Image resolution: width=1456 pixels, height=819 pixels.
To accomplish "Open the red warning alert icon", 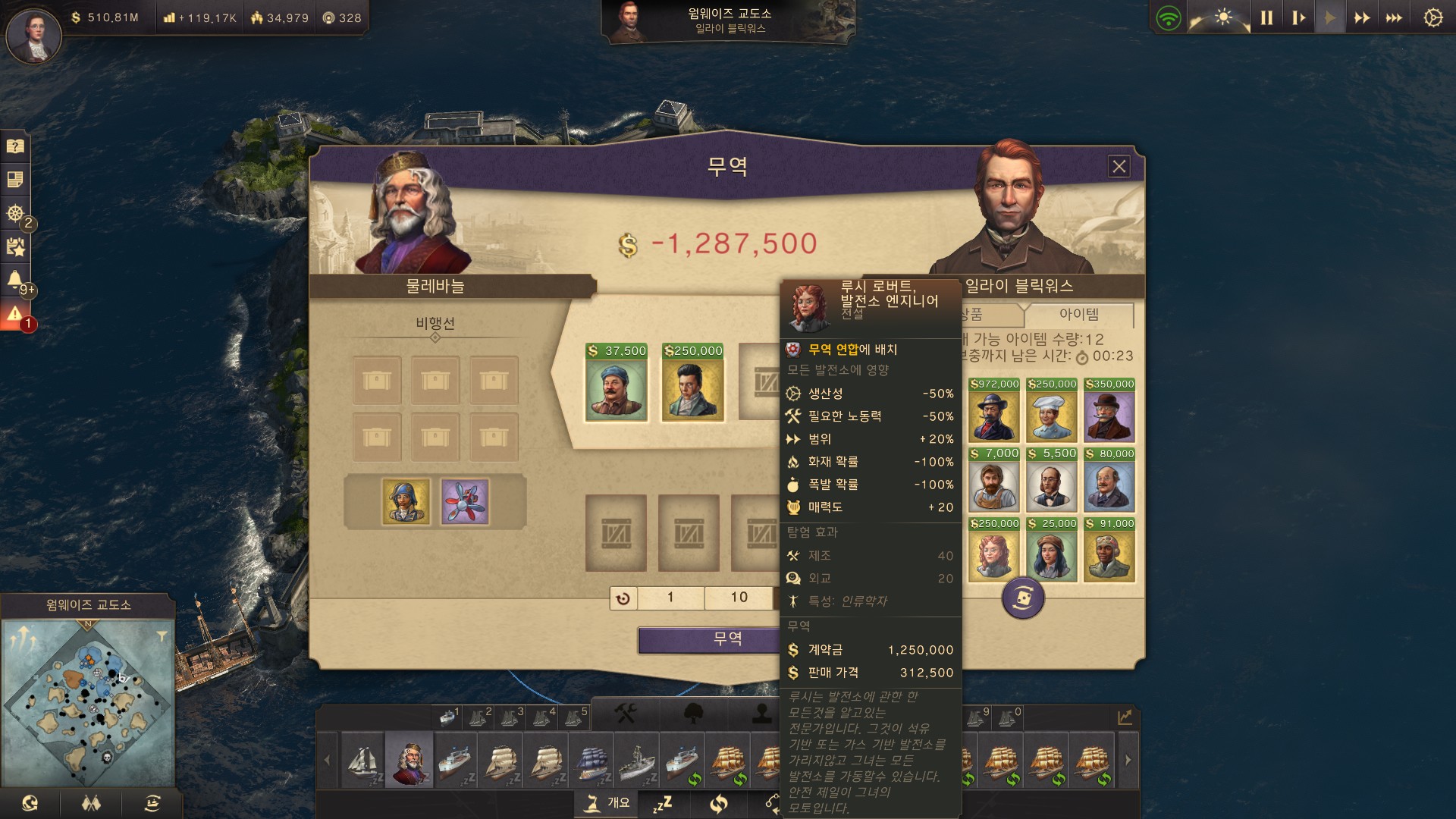I will (x=14, y=315).
